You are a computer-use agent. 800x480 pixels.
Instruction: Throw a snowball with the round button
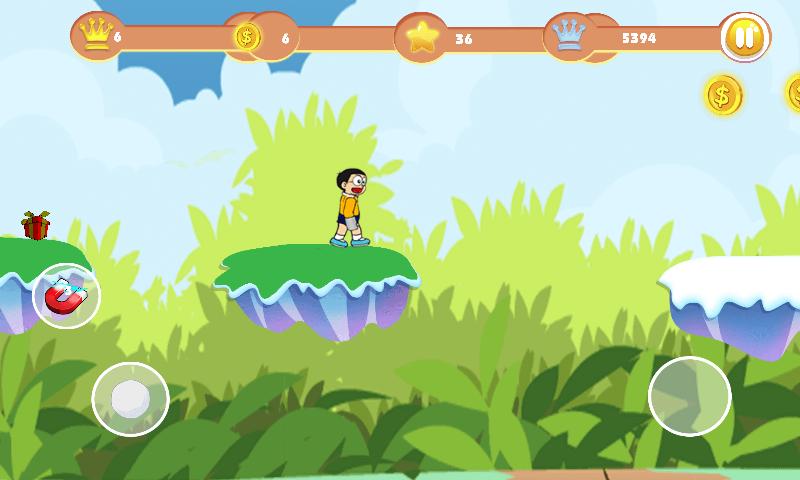[130, 399]
